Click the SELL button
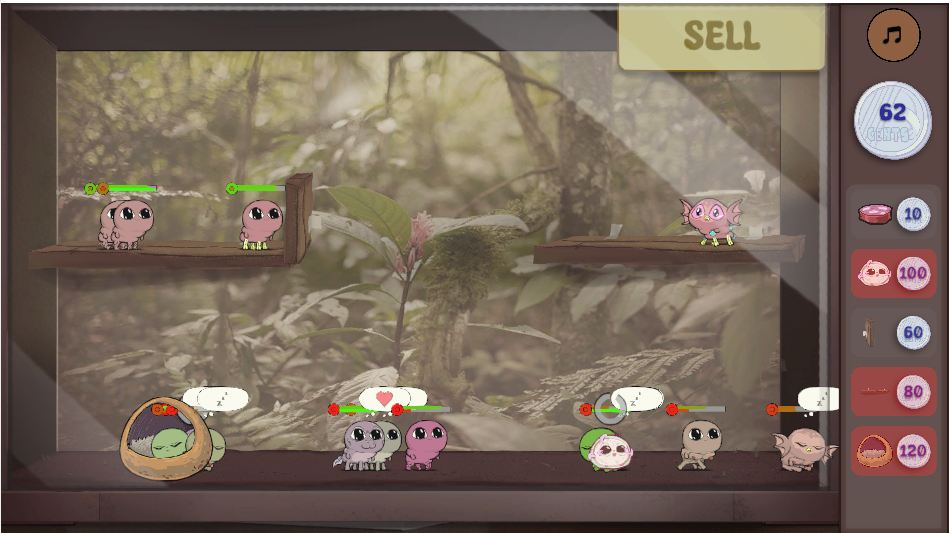The image size is (949, 533). pos(721,36)
